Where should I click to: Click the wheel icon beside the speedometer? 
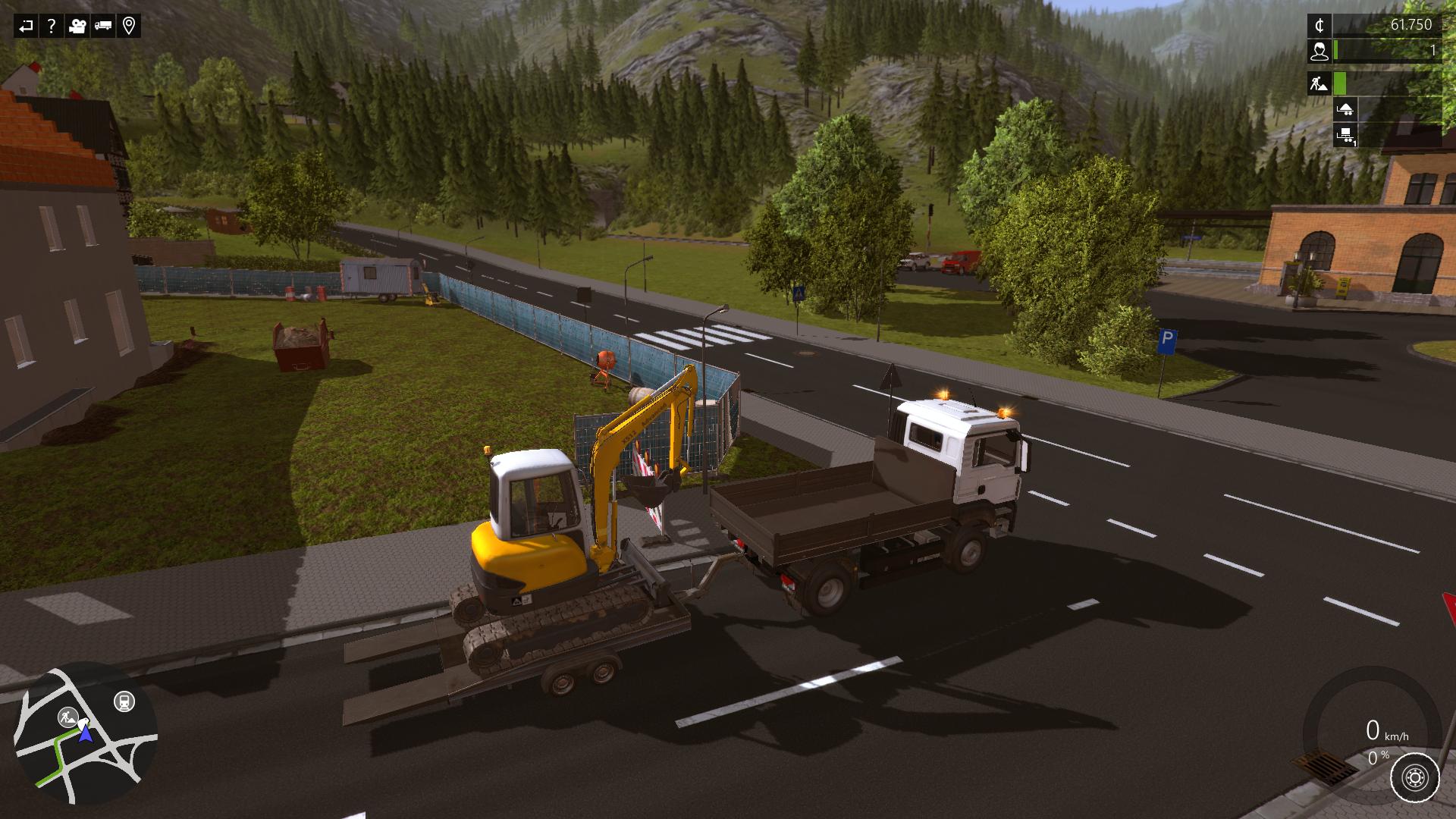click(x=1415, y=777)
